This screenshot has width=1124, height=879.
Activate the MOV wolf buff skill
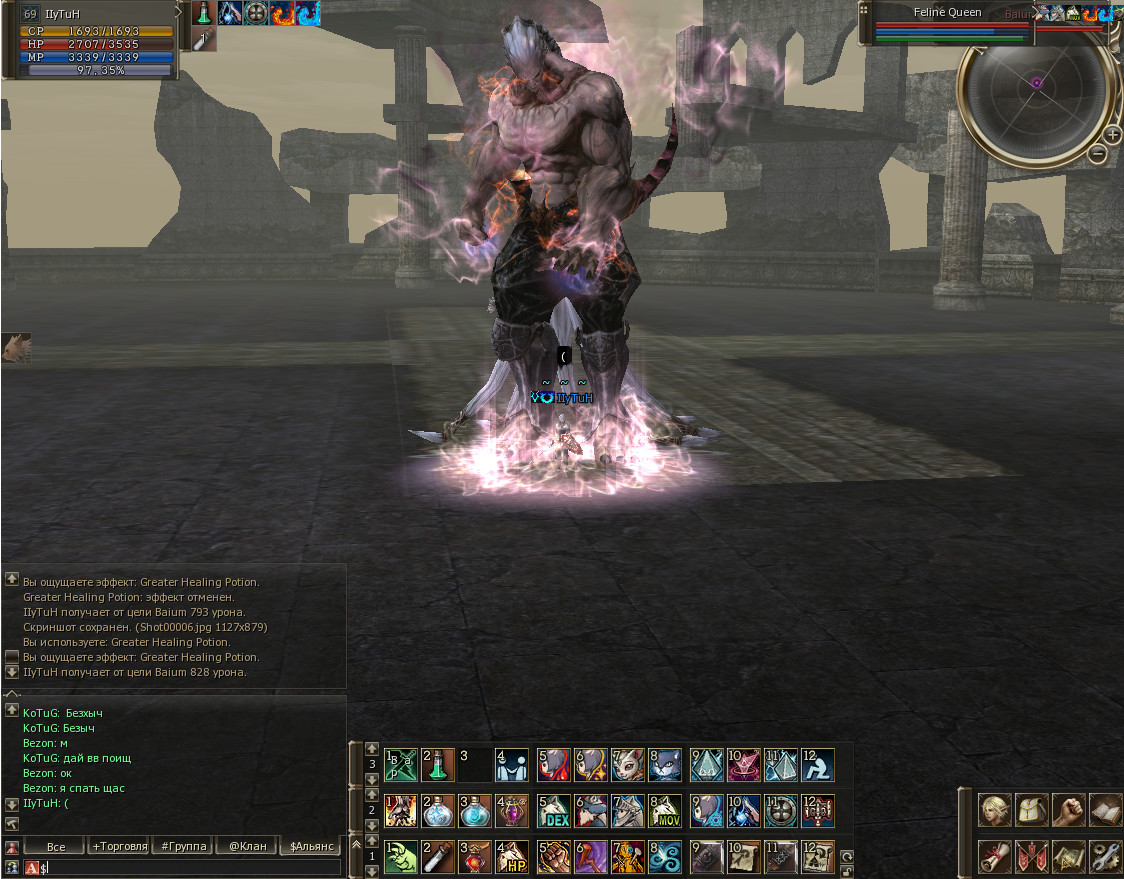pyautogui.click(x=666, y=810)
